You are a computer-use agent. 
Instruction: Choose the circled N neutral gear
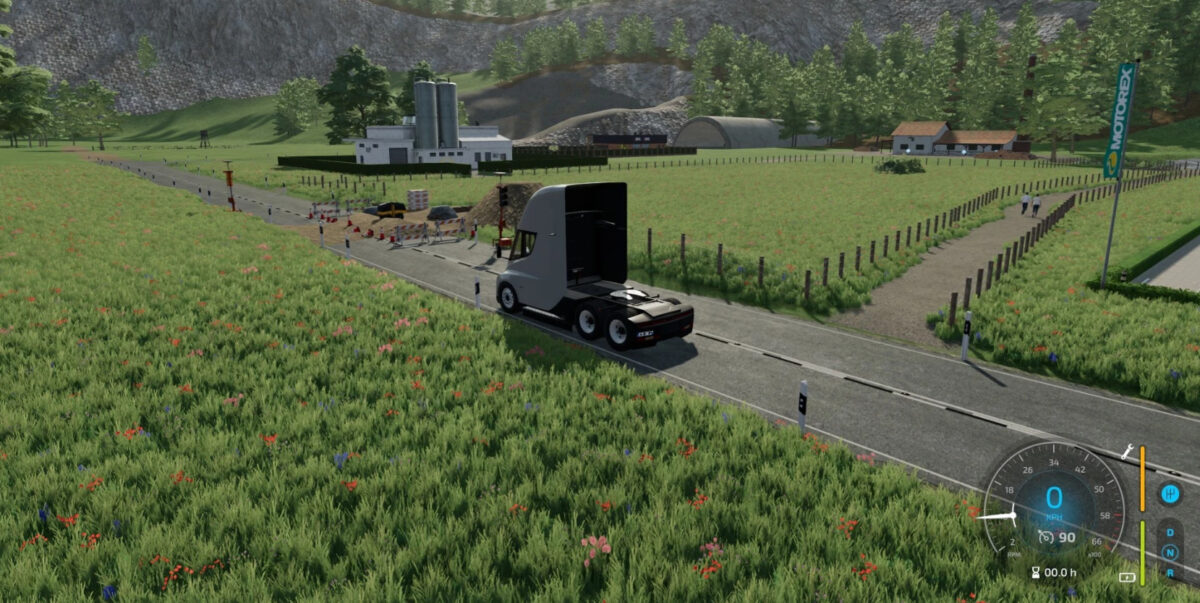pos(1169,552)
